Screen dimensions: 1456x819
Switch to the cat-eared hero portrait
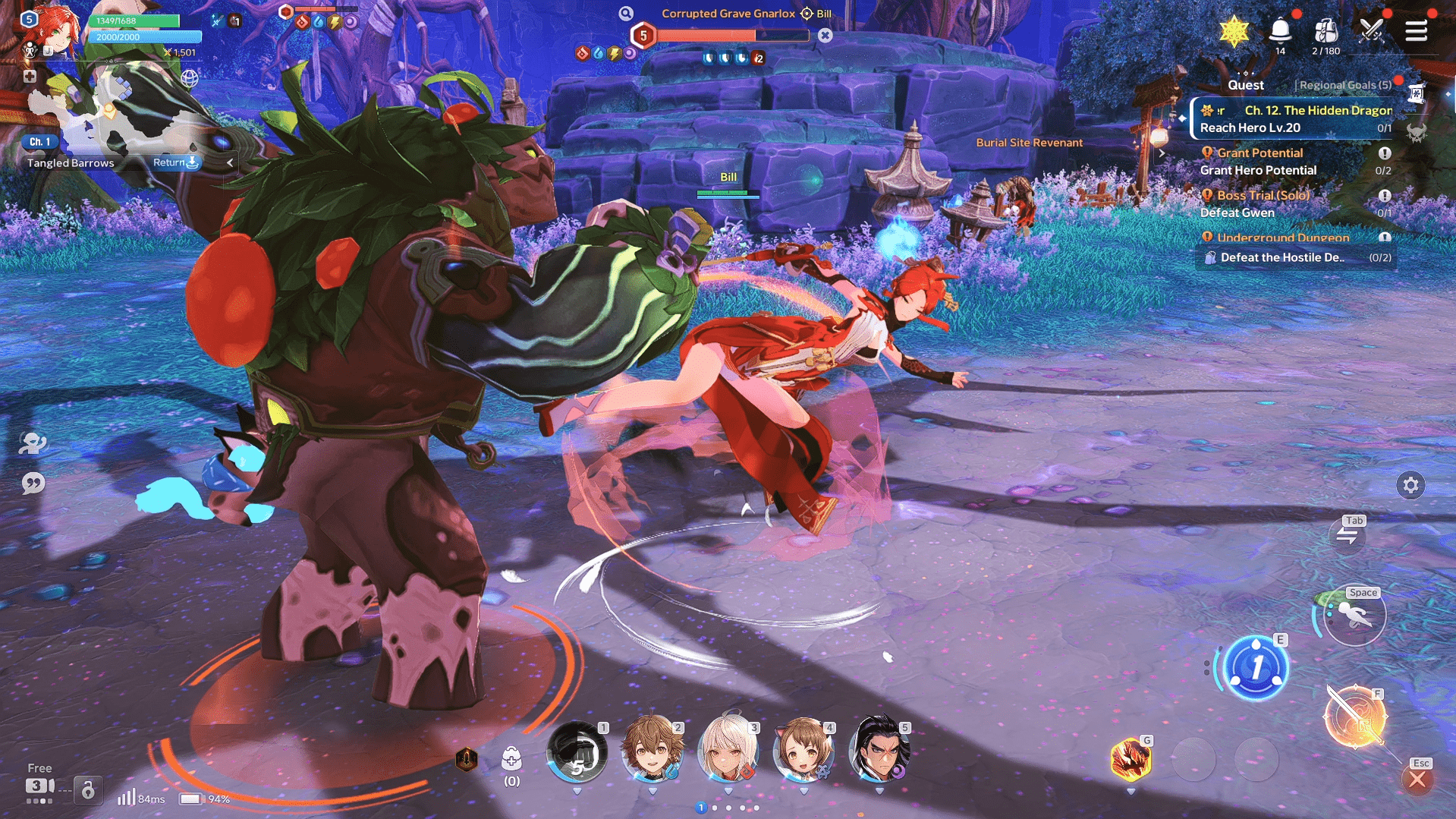[x=803, y=751]
